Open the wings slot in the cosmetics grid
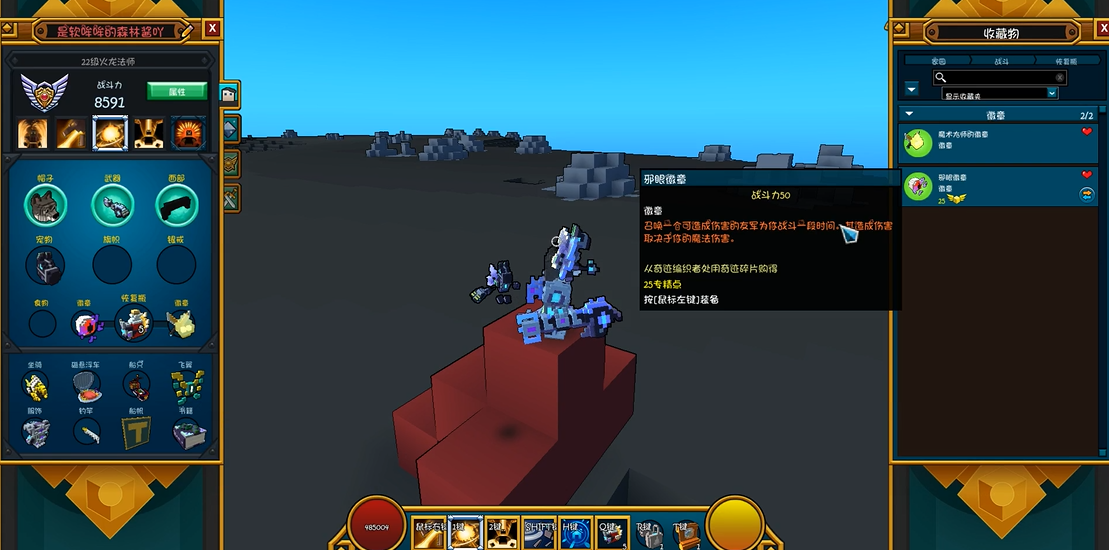The width and height of the screenshot is (1109, 550). [x=185, y=385]
